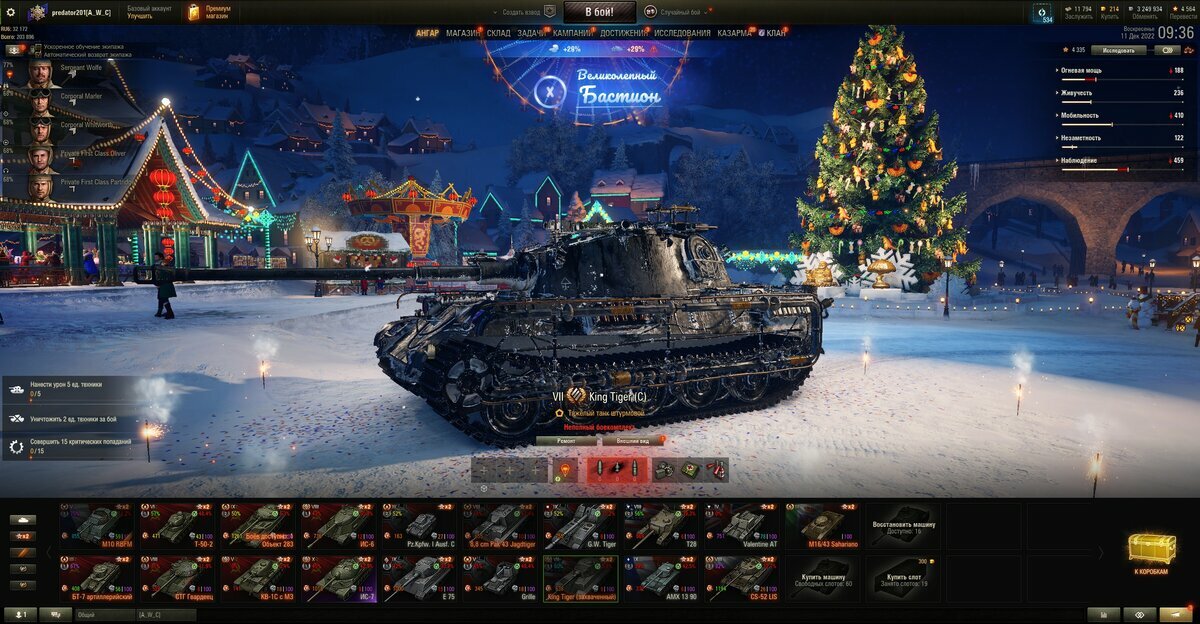Click the Исследовать button under vehicle stats
Screen dimensions: 1200x624
tap(1118, 49)
